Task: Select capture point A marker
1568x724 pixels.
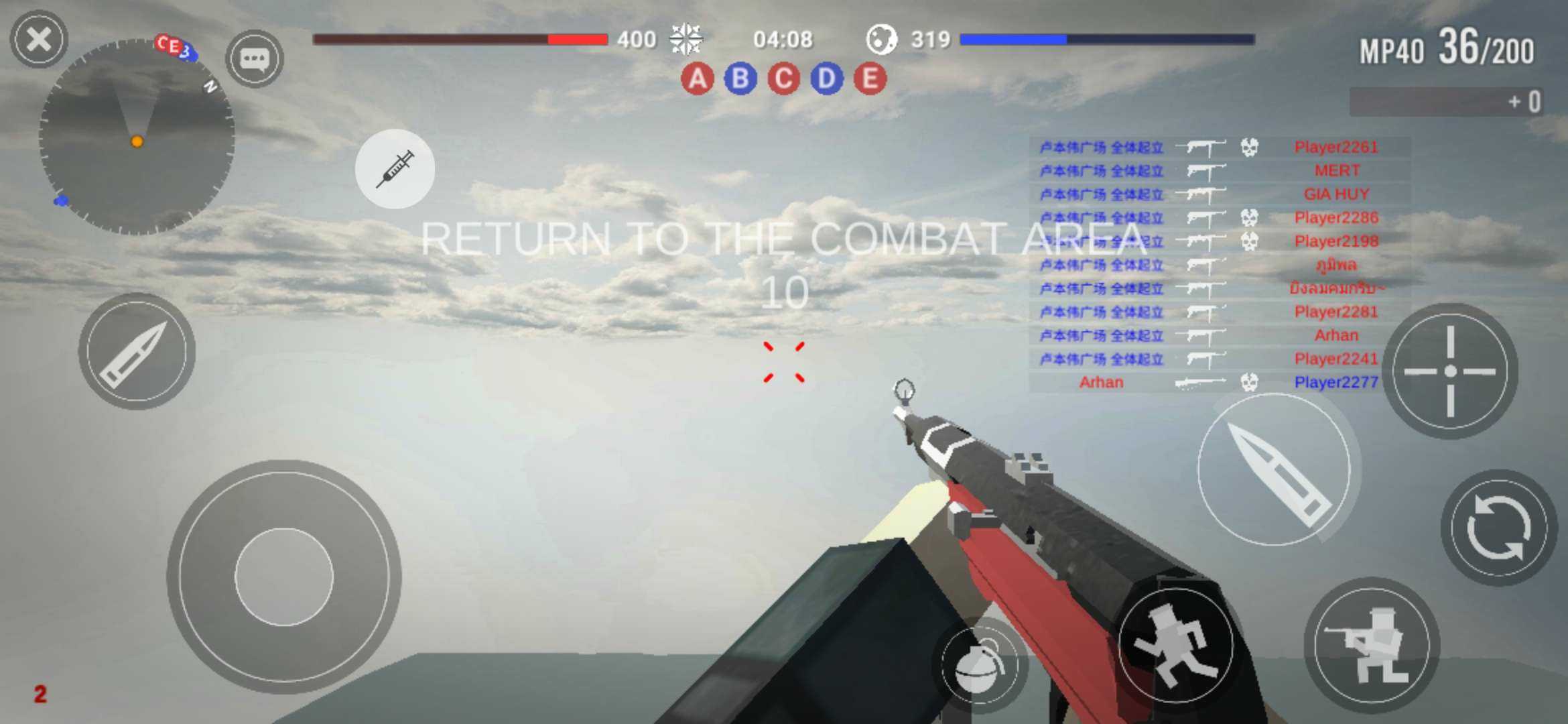Action: click(x=697, y=79)
